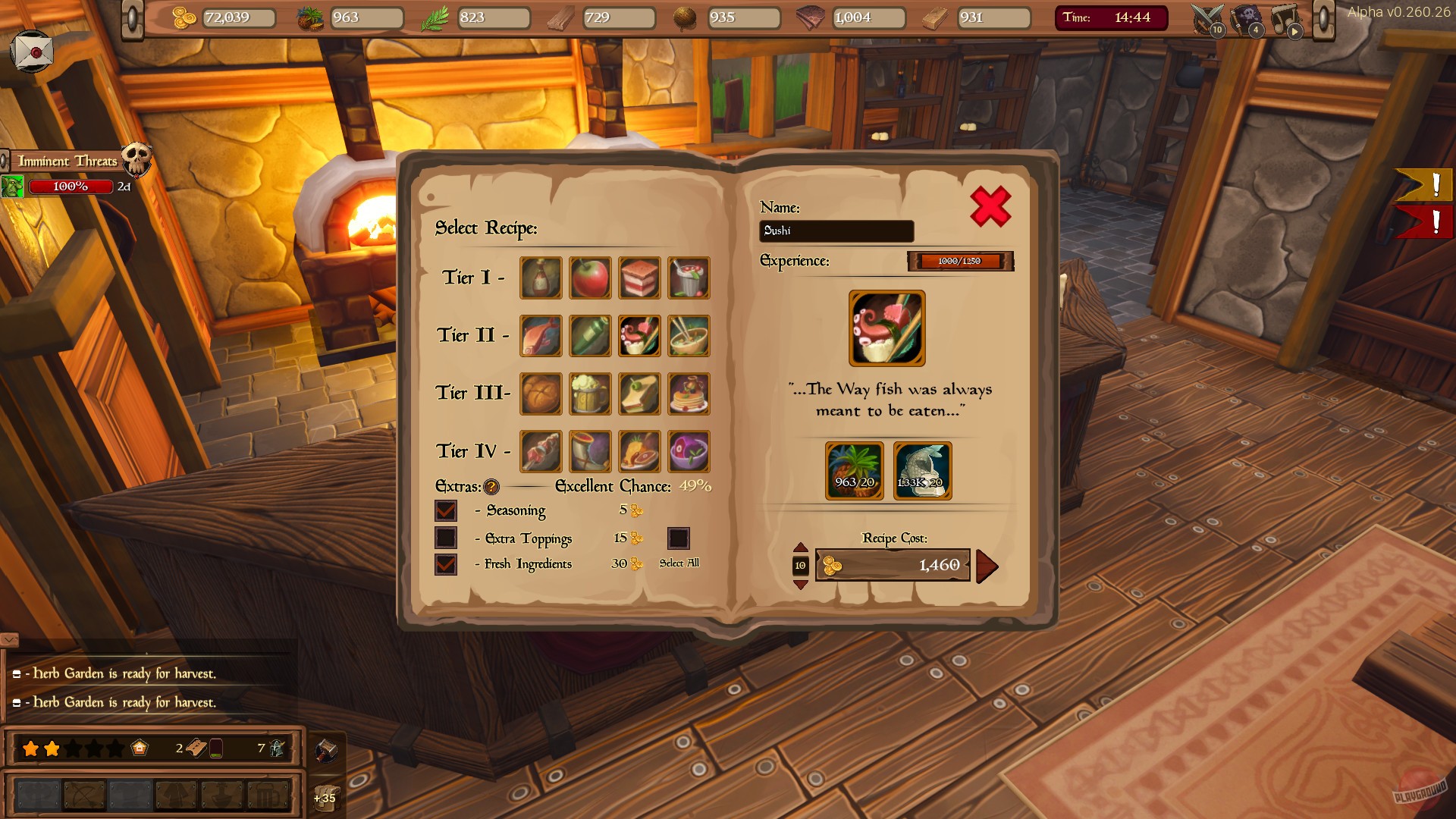This screenshot has height=819, width=1456.
Task: Click the fish ingredient showing 1.33K/20
Action: [x=924, y=470]
